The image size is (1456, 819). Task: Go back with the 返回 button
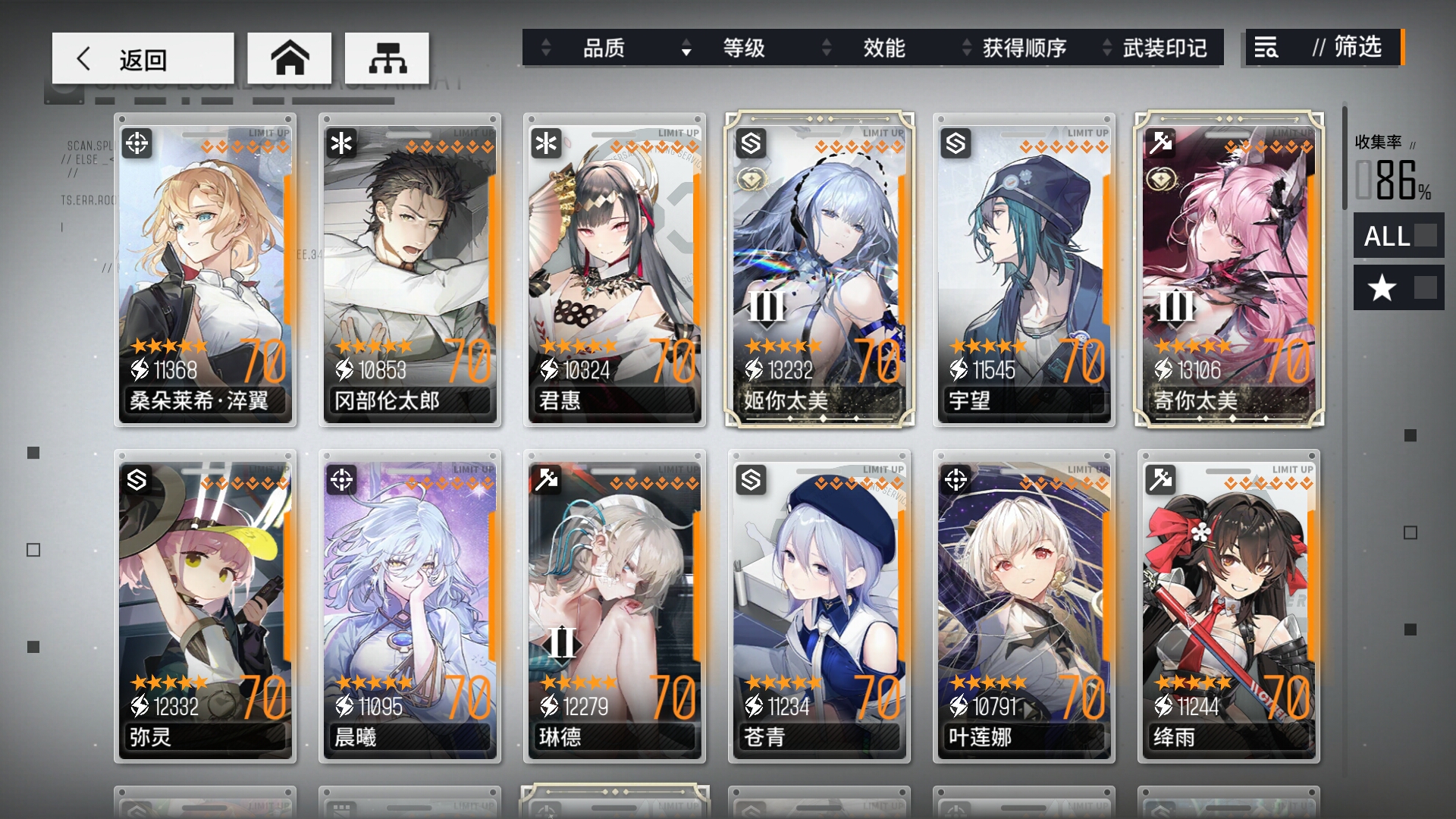pos(143,58)
